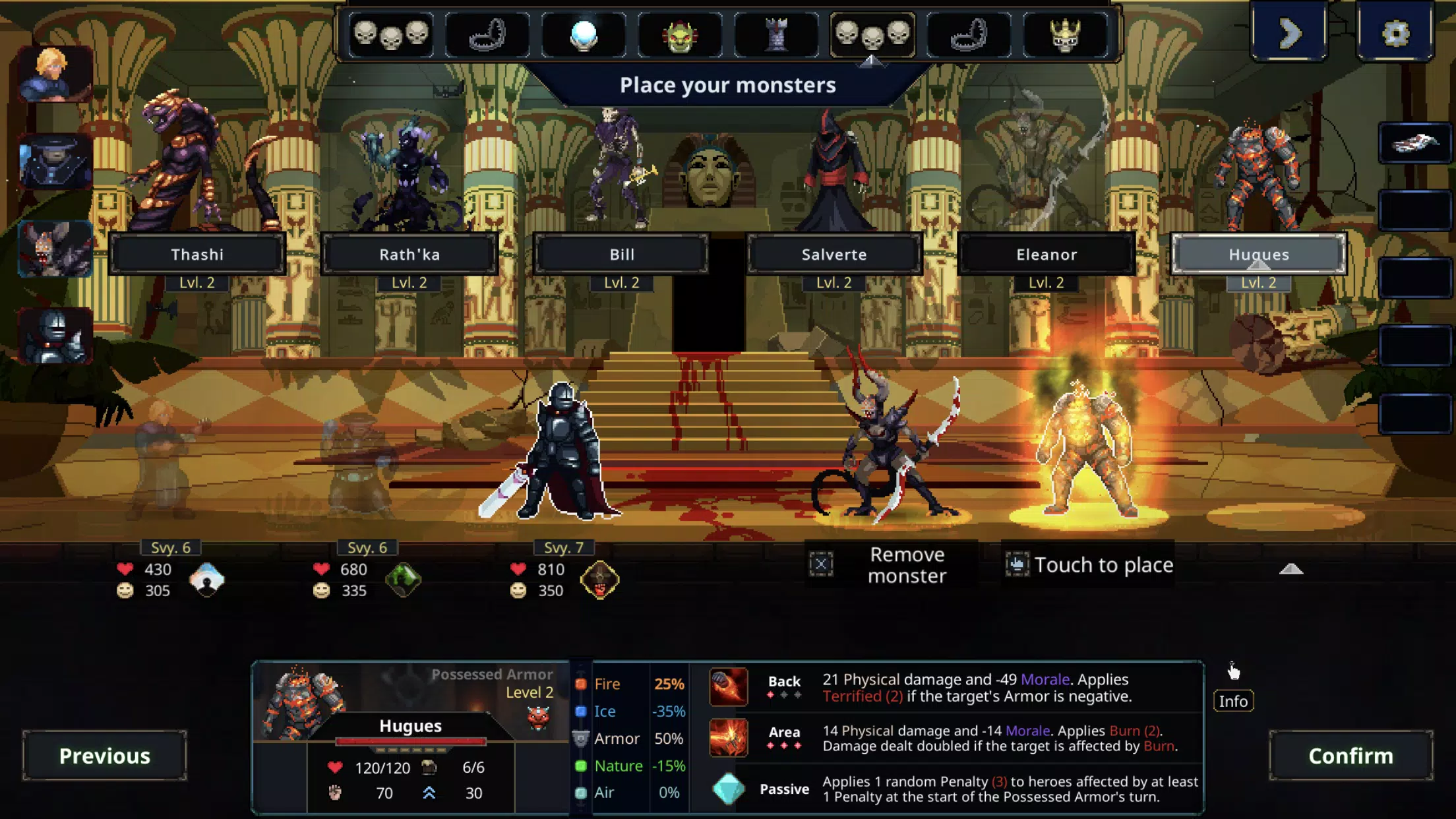
Task: Click the Area fire attack ability icon
Action: click(727, 738)
